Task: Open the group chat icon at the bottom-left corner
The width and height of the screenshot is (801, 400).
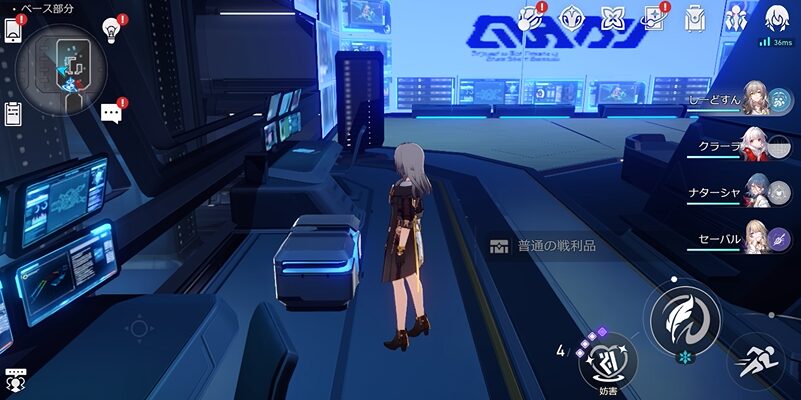Action: click(15, 380)
